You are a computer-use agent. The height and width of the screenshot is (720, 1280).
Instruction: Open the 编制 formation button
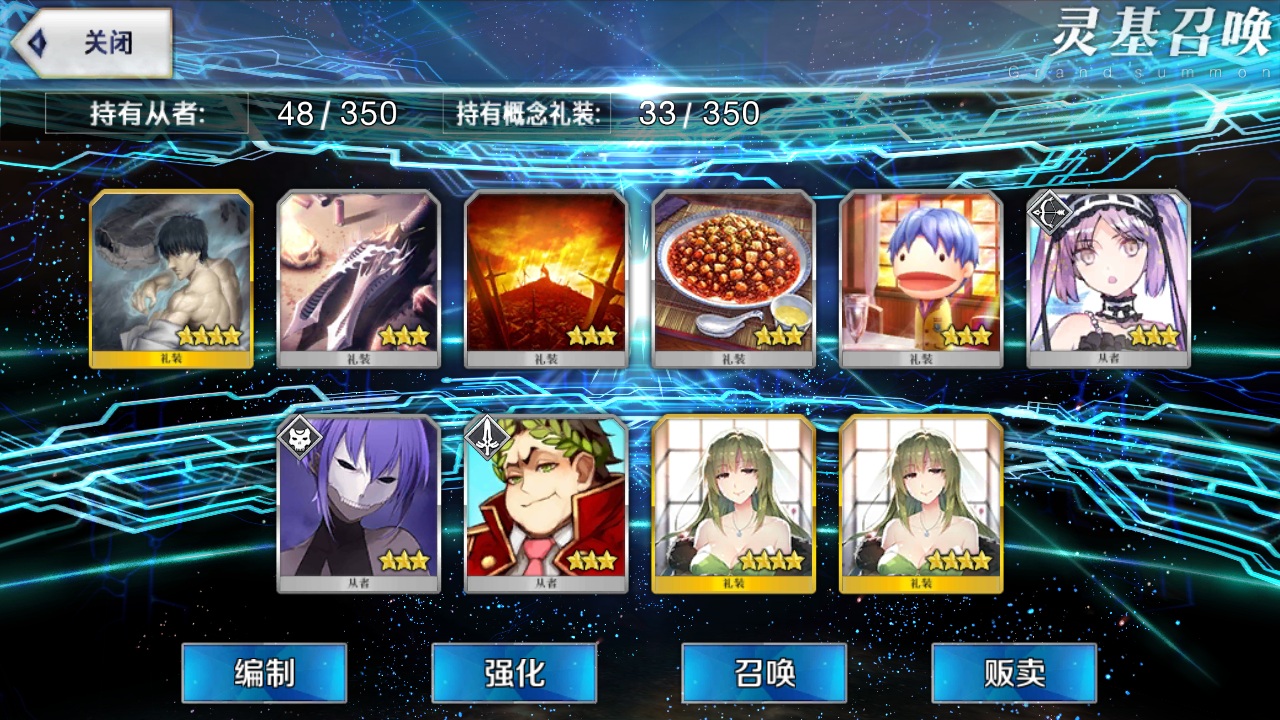click(264, 672)
